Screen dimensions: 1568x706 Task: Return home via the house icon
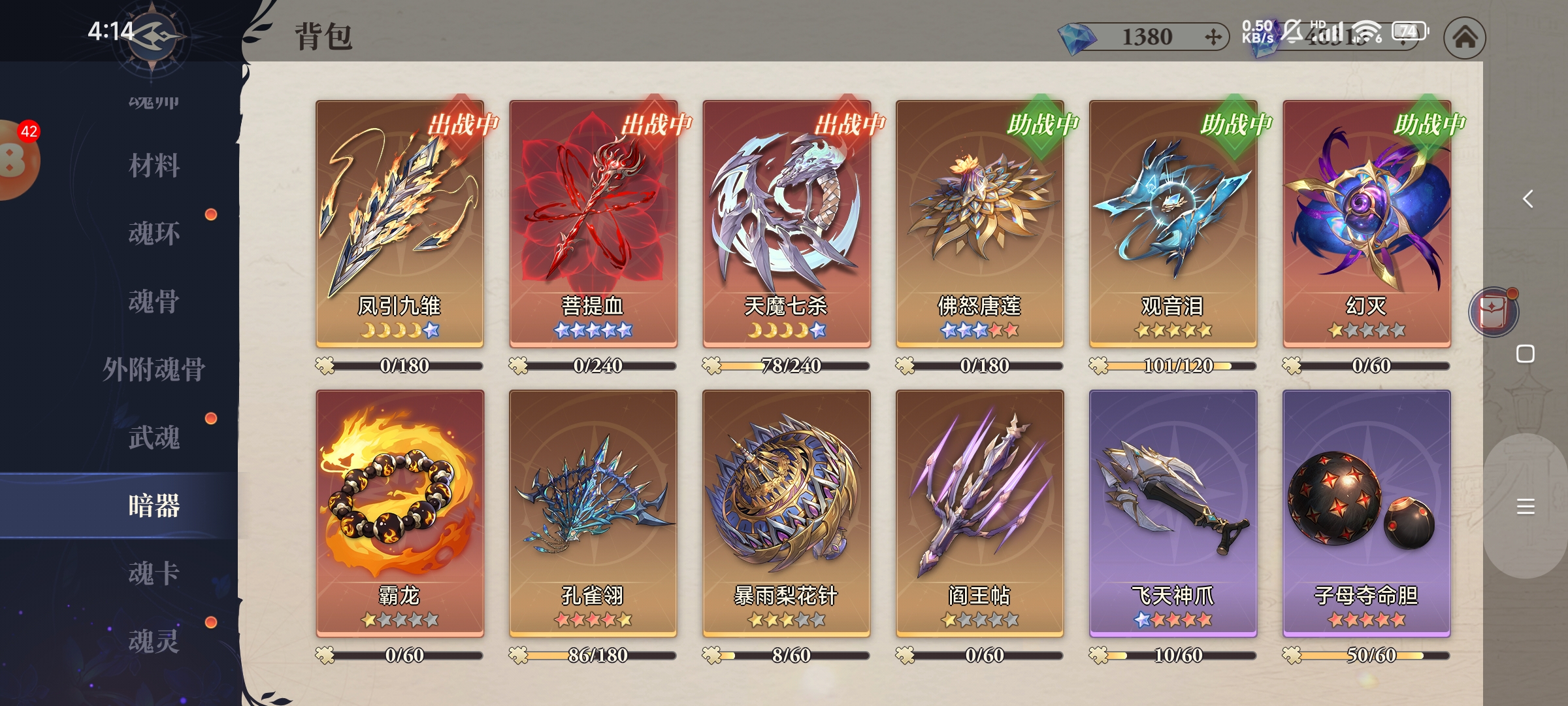1465,37
